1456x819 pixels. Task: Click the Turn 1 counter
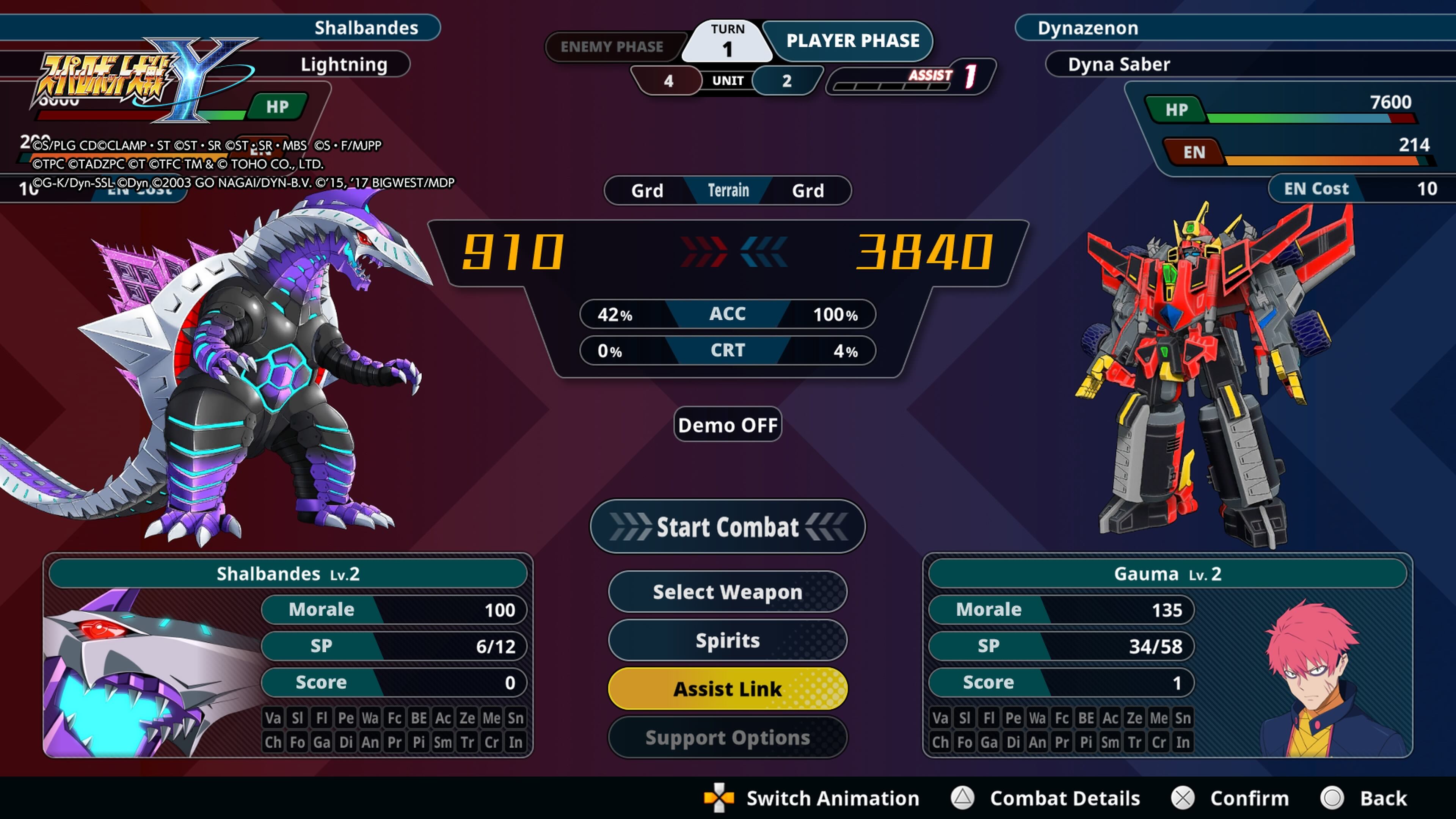pyautogui.click(x=728, y=41)
